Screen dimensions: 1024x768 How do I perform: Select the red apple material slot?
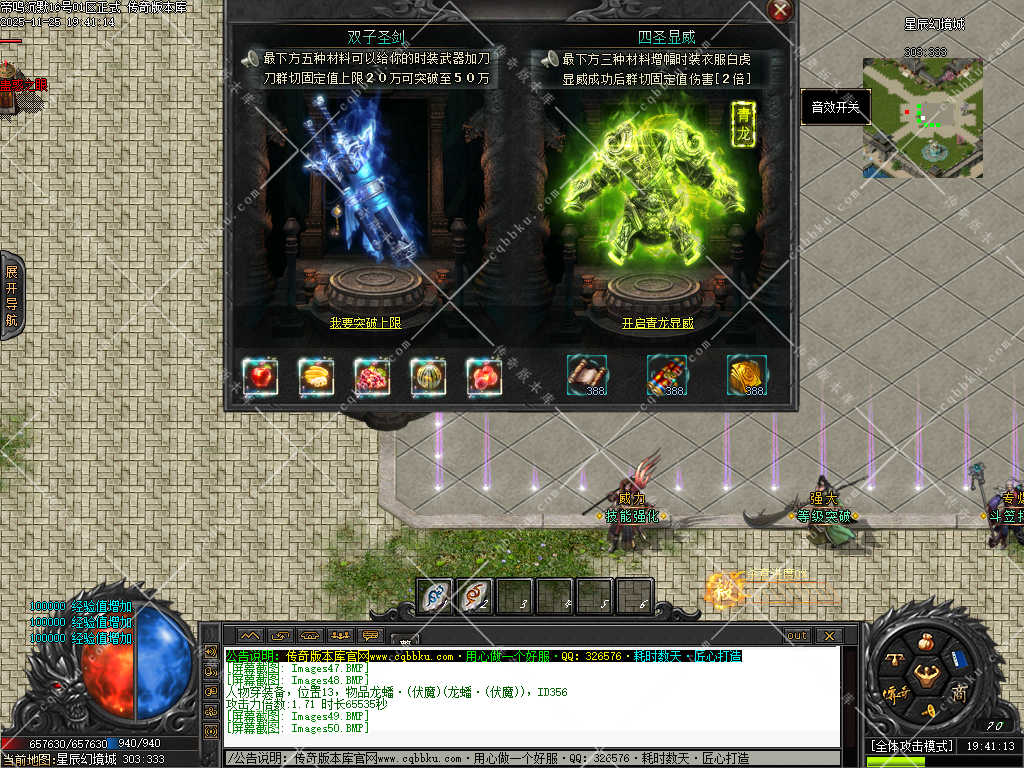260,376
